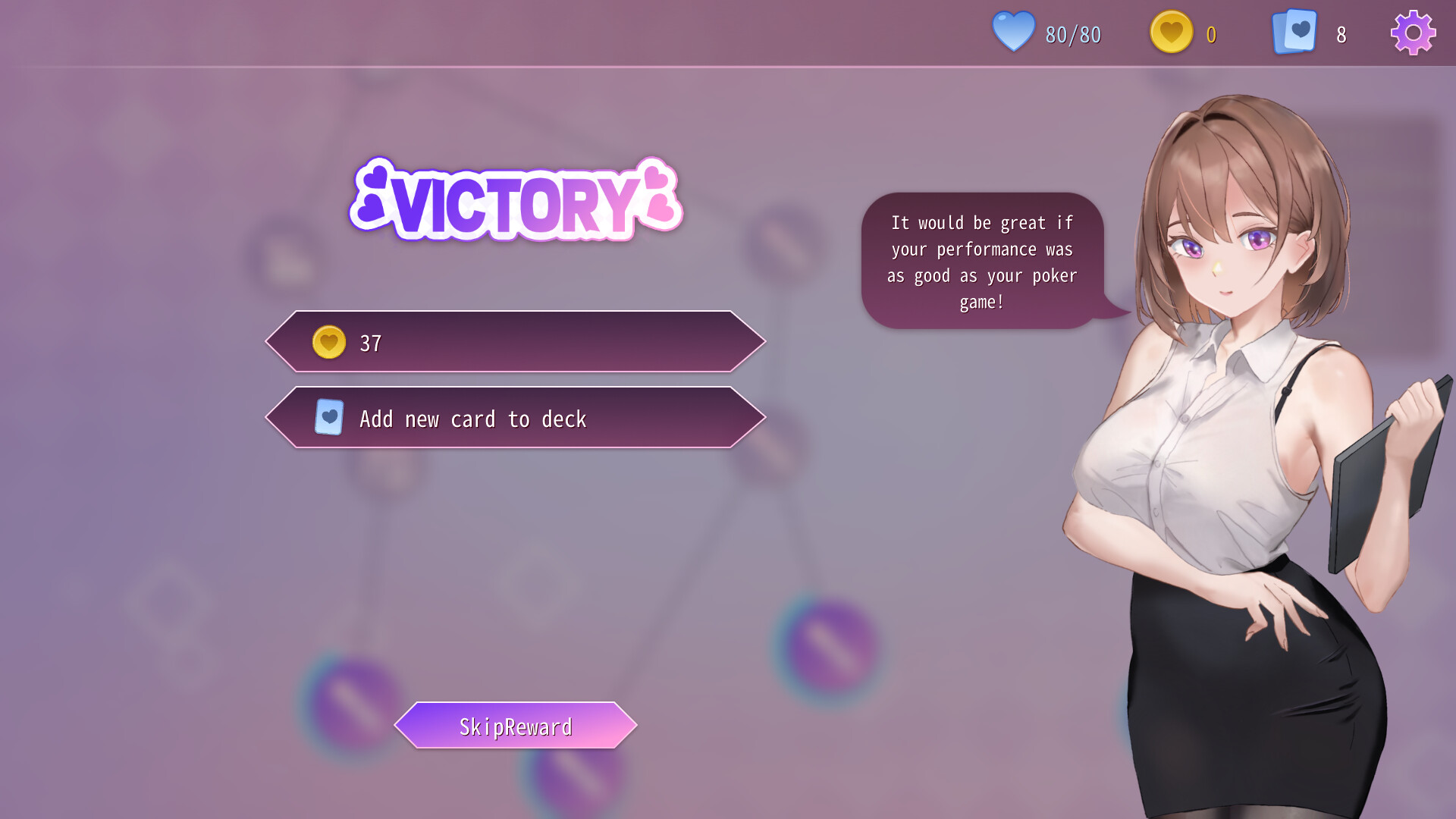Viewport: 1456px width, 819px height.
Task: Open the card collection via card deck icon
Action: pos(1294,32)
